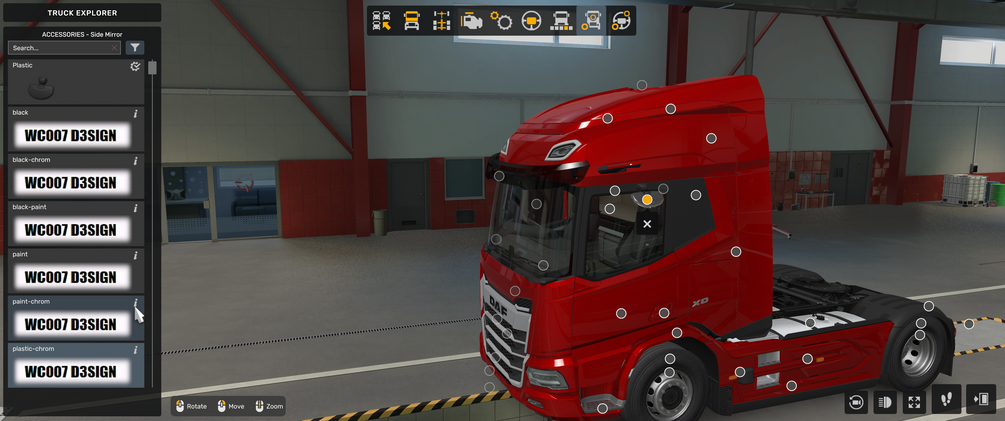1005x421 pixels.
Task: Open the truck selection category
Action: pyautogui.click(x=381, y=21)
